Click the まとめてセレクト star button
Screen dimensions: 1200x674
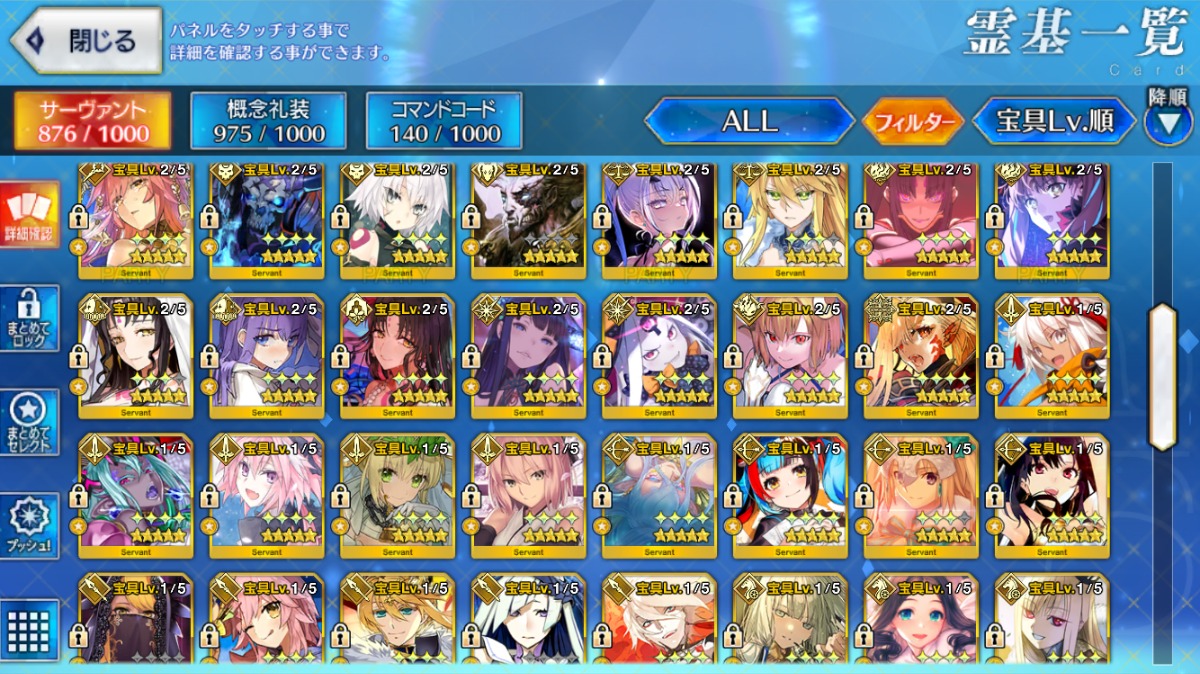[28, 421]
